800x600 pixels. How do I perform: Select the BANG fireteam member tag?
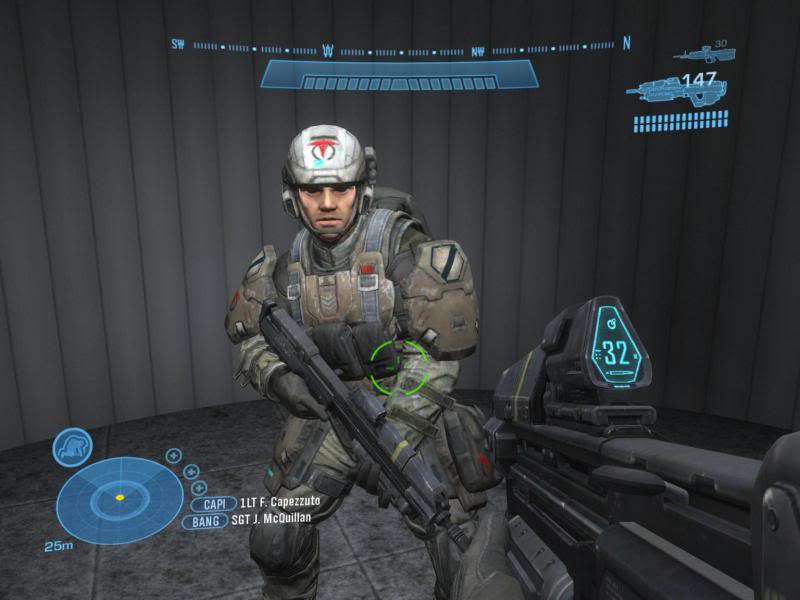pyautogui.click(x=206, y=521)
